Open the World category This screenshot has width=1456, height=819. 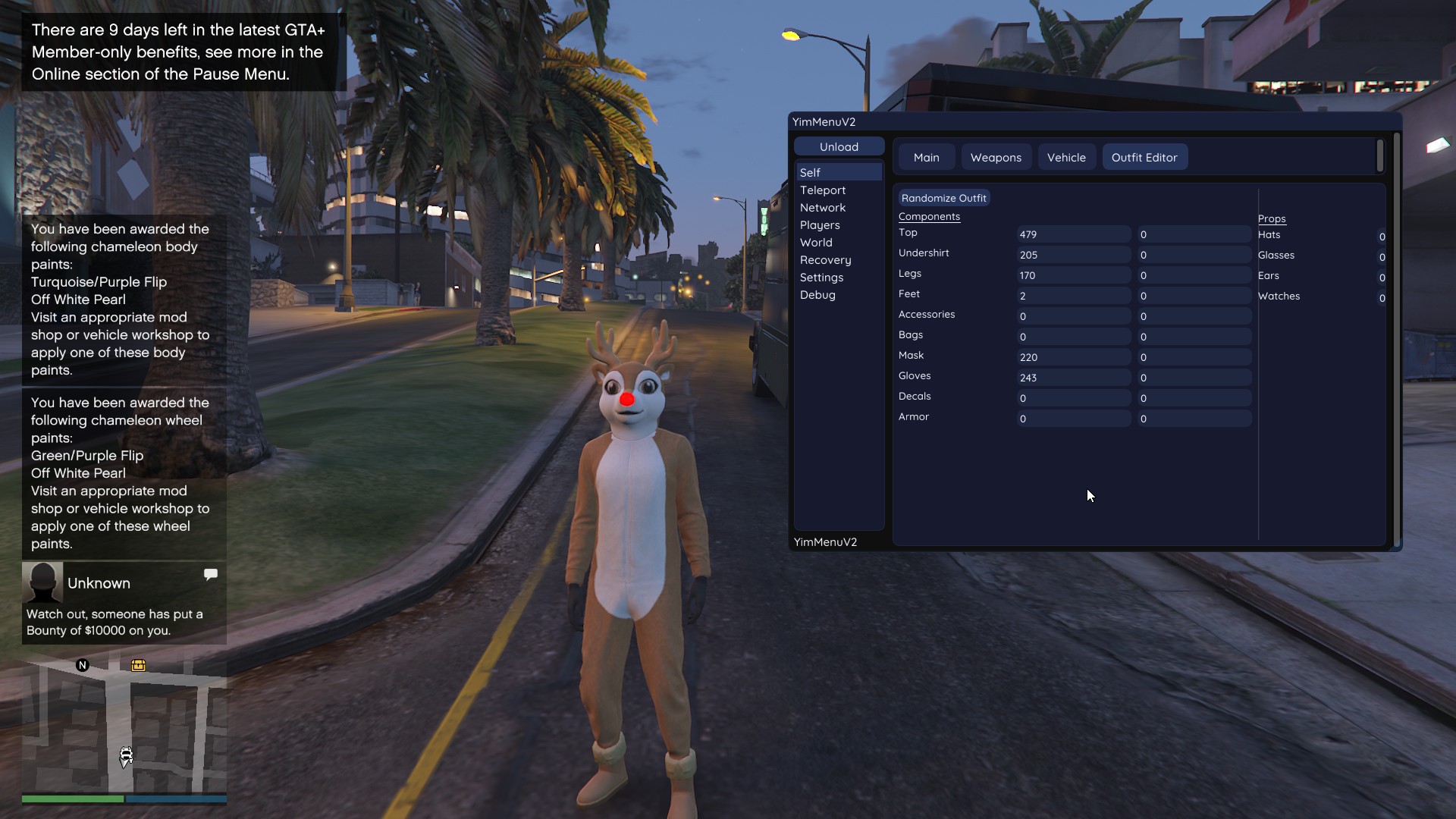click(x=816, y=243)
